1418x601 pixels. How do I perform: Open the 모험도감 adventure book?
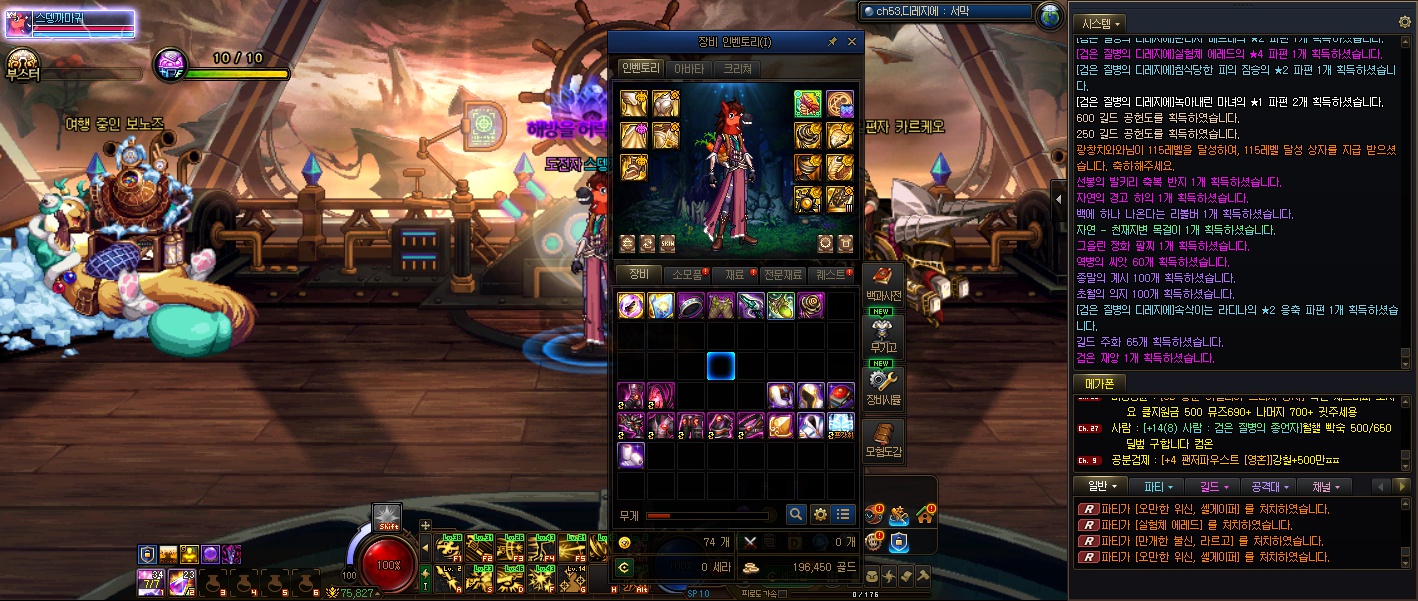[x=883, y=440]
